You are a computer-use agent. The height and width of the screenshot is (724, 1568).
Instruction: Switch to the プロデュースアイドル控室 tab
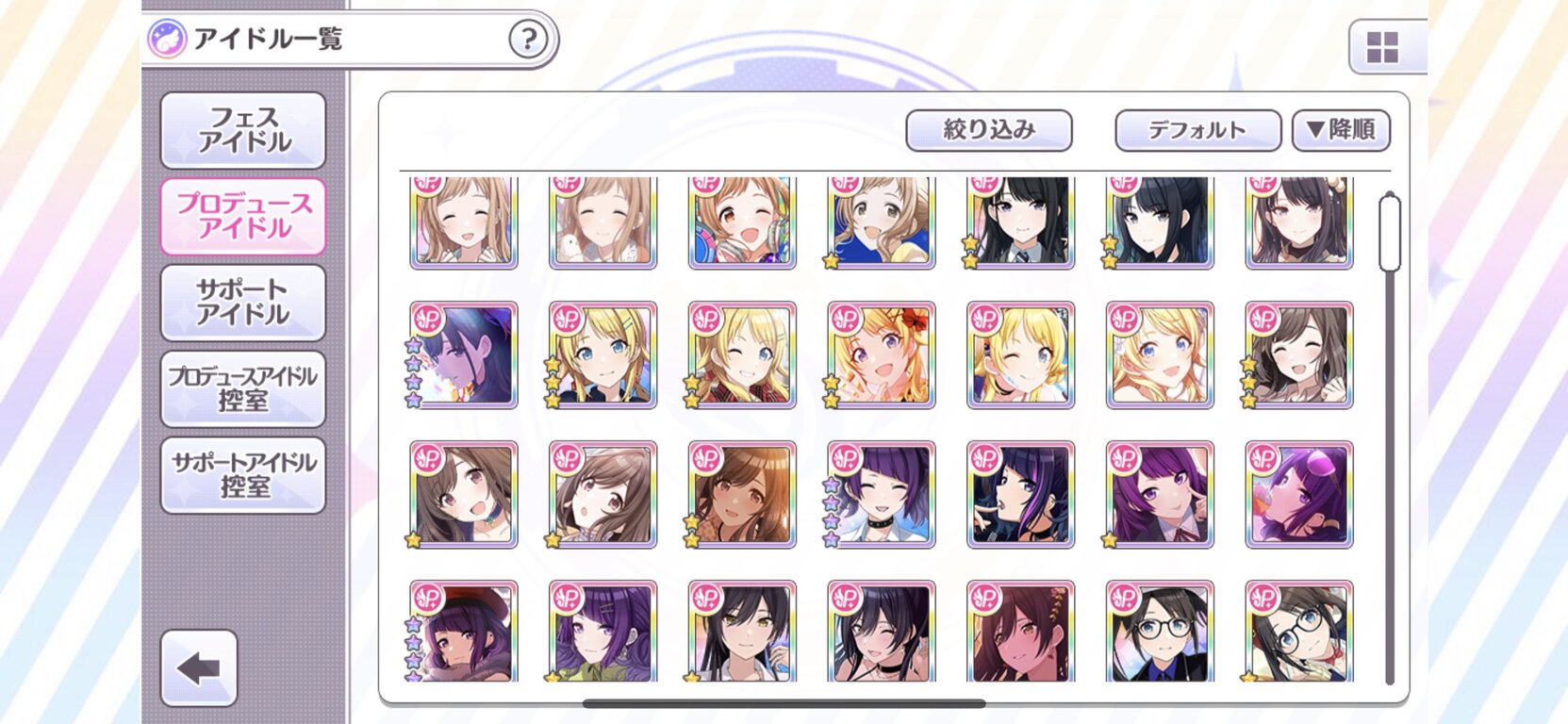[x=243, y=388]
